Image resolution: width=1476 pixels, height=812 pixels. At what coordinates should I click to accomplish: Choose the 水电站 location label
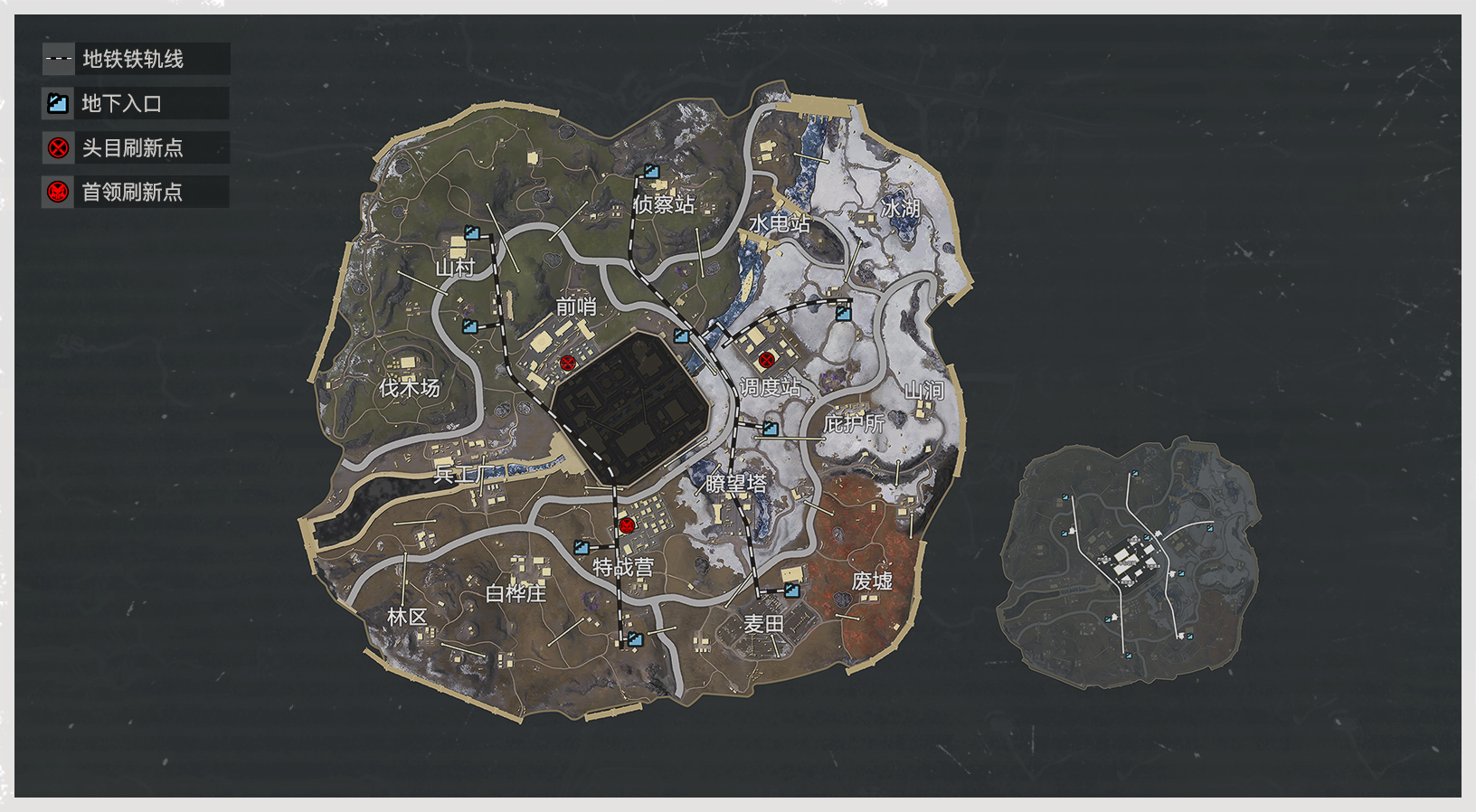[x=780, y=223]
